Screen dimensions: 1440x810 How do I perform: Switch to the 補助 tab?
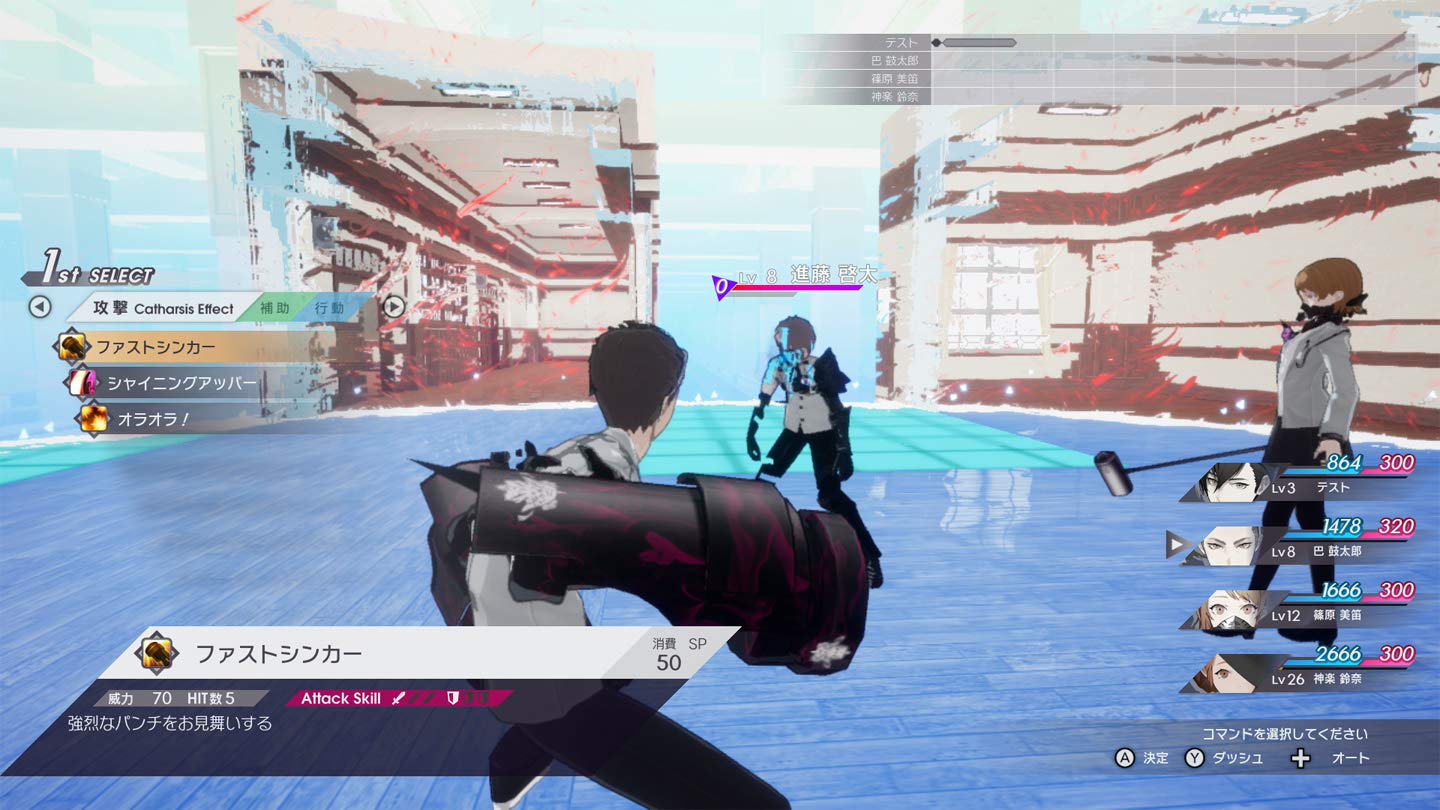pyautogui.click(x=274, y=308)
